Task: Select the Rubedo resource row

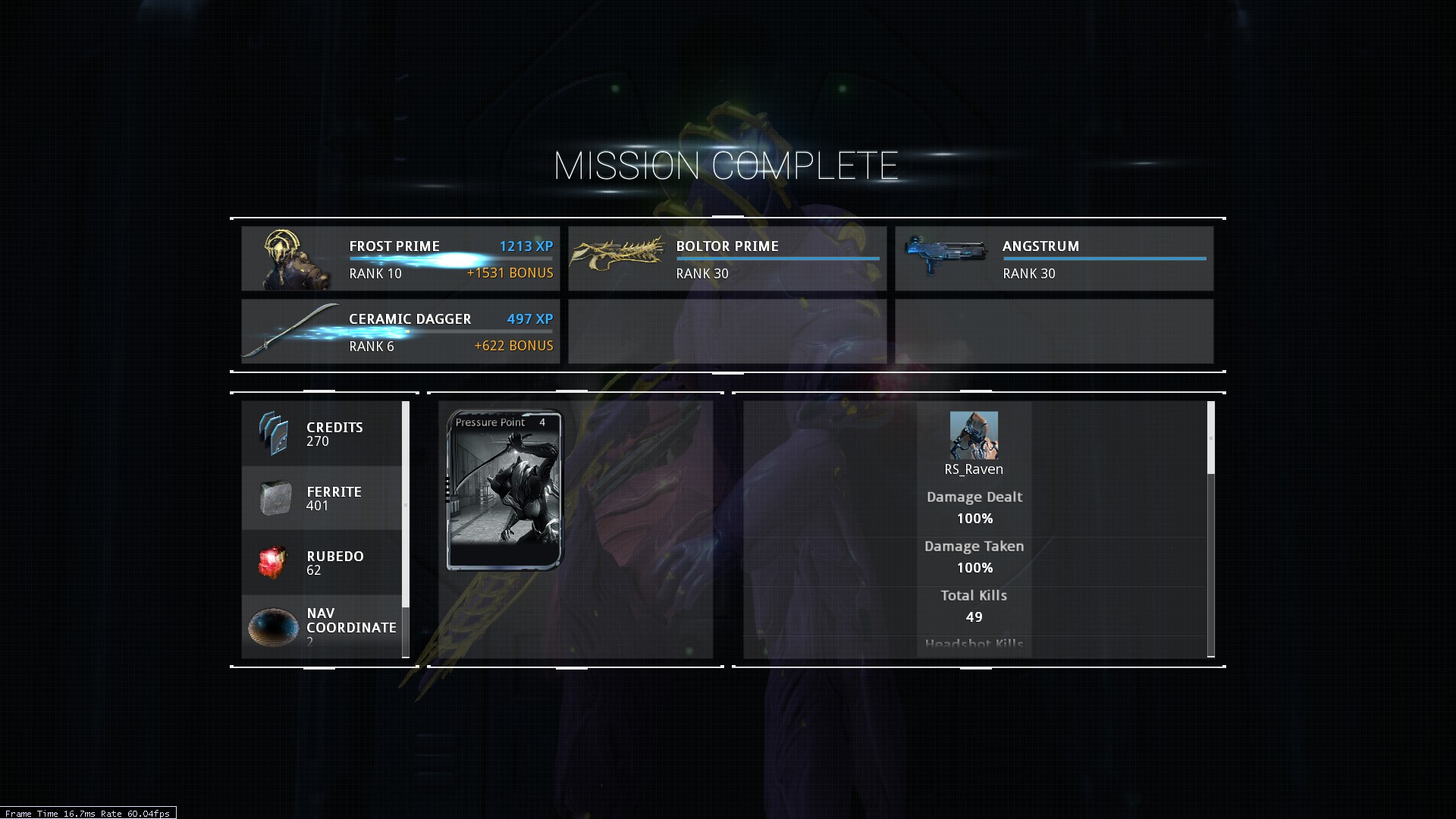Action: pyautogui.click(x=322, y=563)
